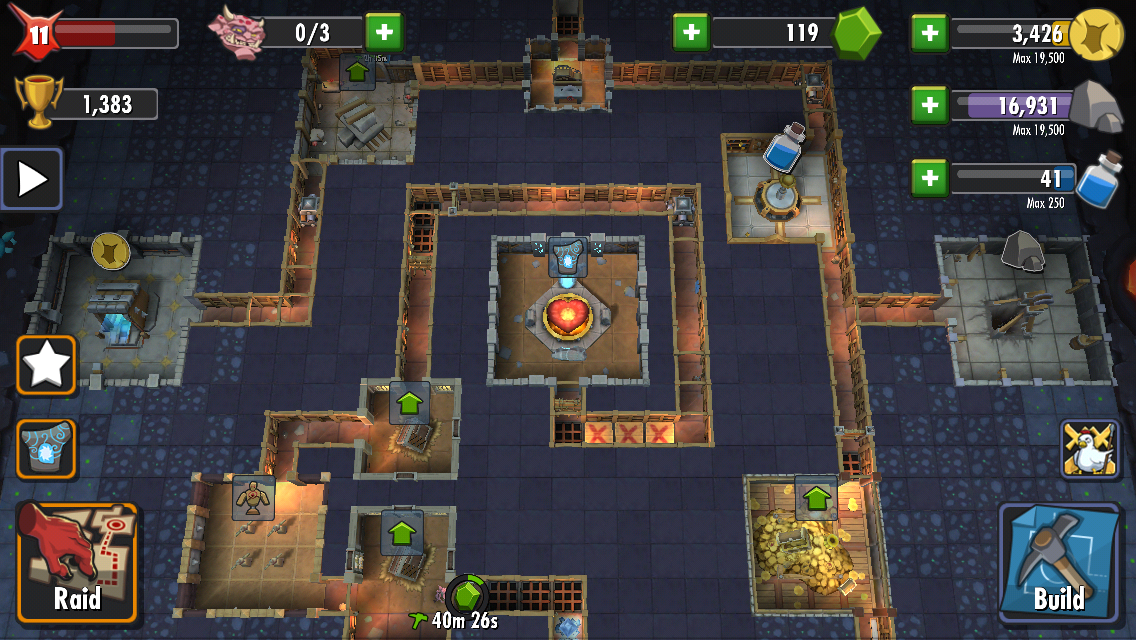Open the Build menu
Screen dimensions: 1136x640
pyautogui.click(x=1059, y=561)
